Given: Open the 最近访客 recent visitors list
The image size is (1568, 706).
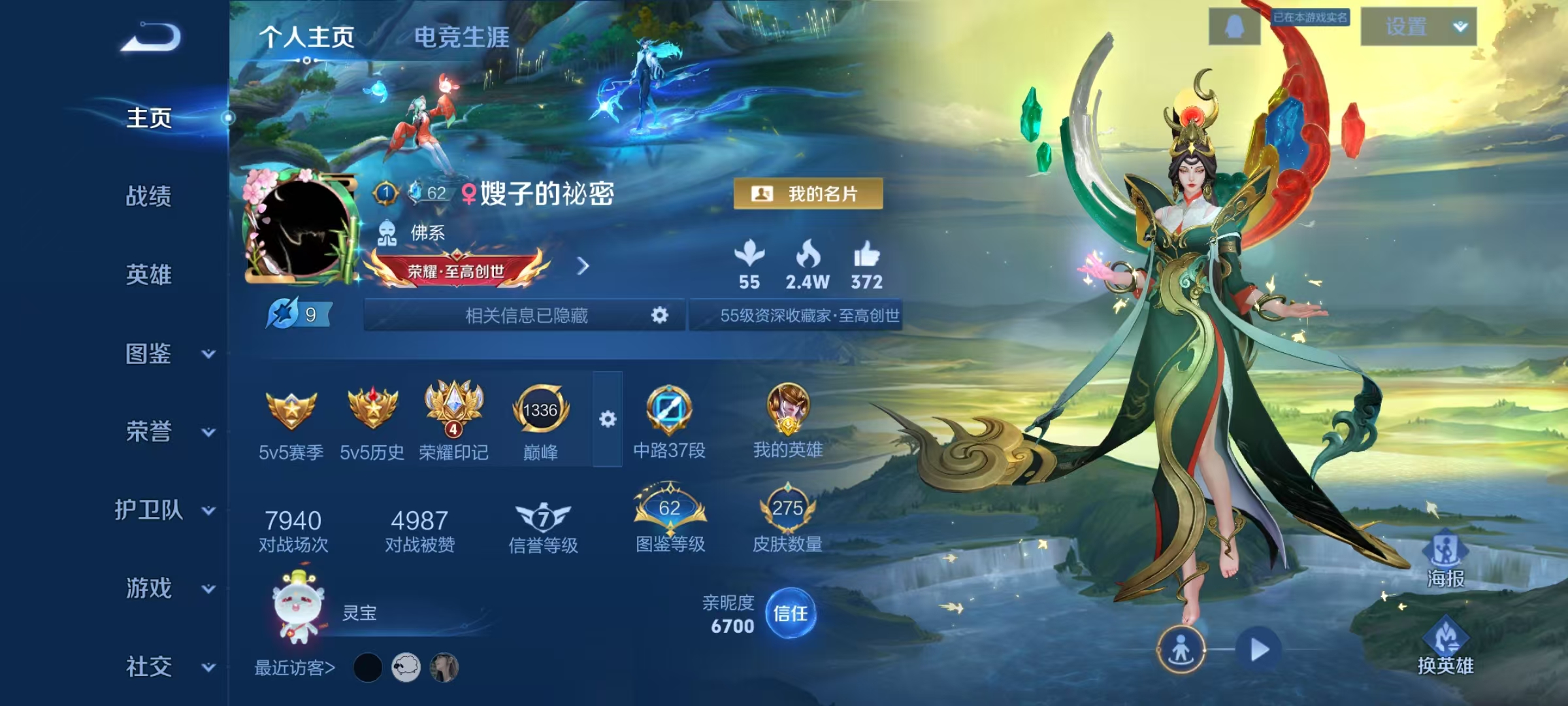Looking at the screenshot, I should [293, 667].
